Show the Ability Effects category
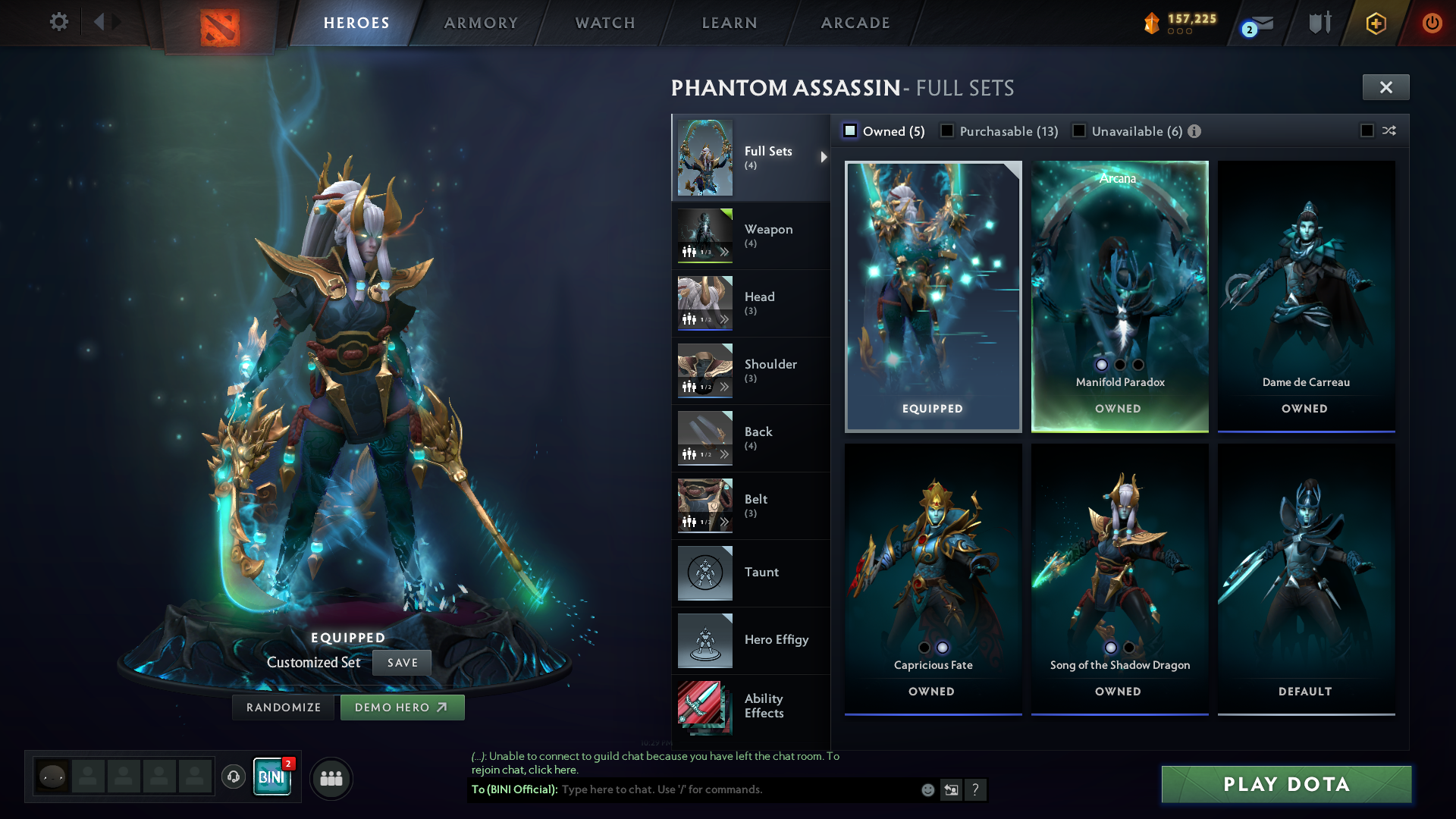The image size is (1456, 819). (x=751, y=706)
